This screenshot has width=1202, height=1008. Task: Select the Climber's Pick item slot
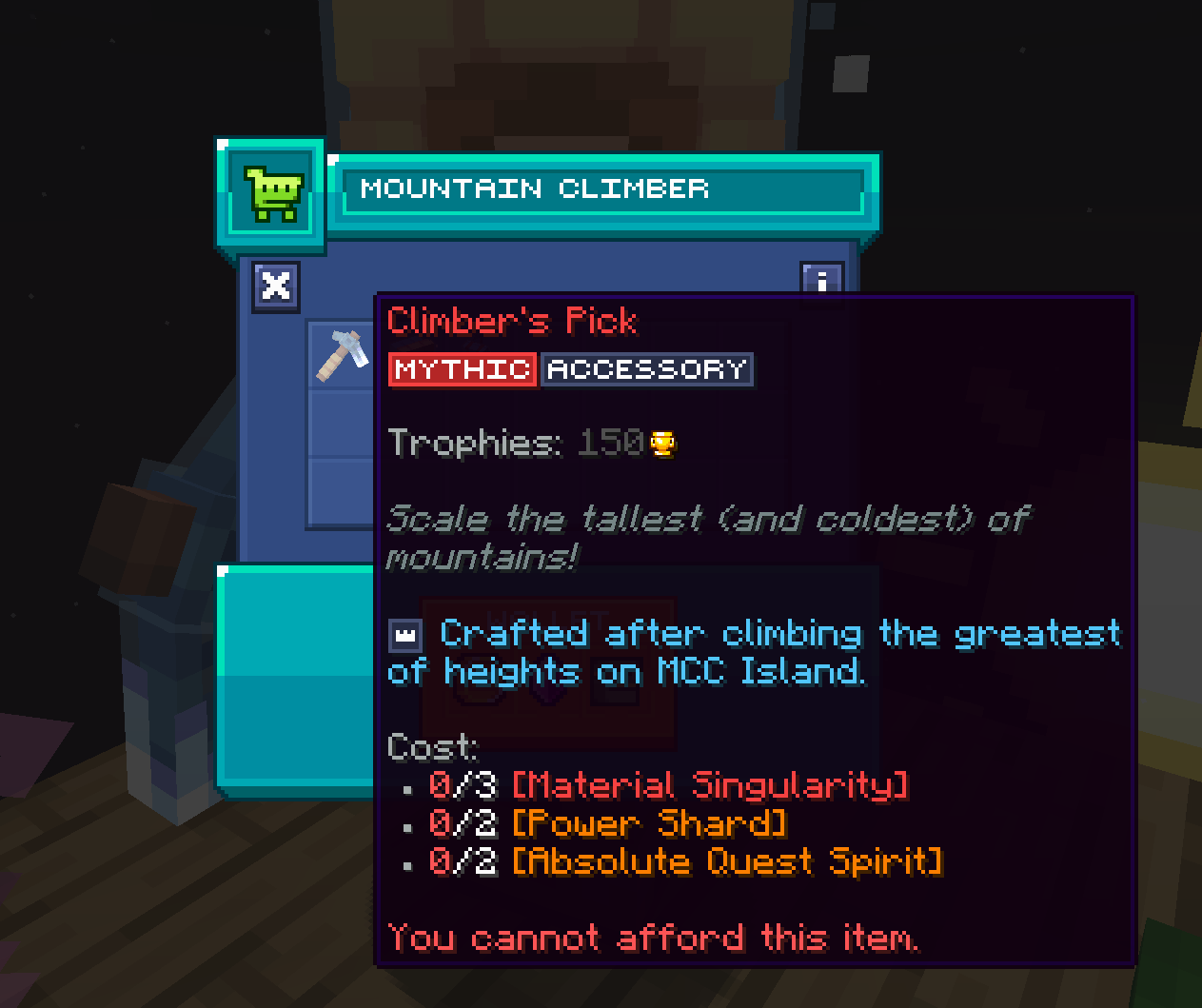tap(343, 354)
